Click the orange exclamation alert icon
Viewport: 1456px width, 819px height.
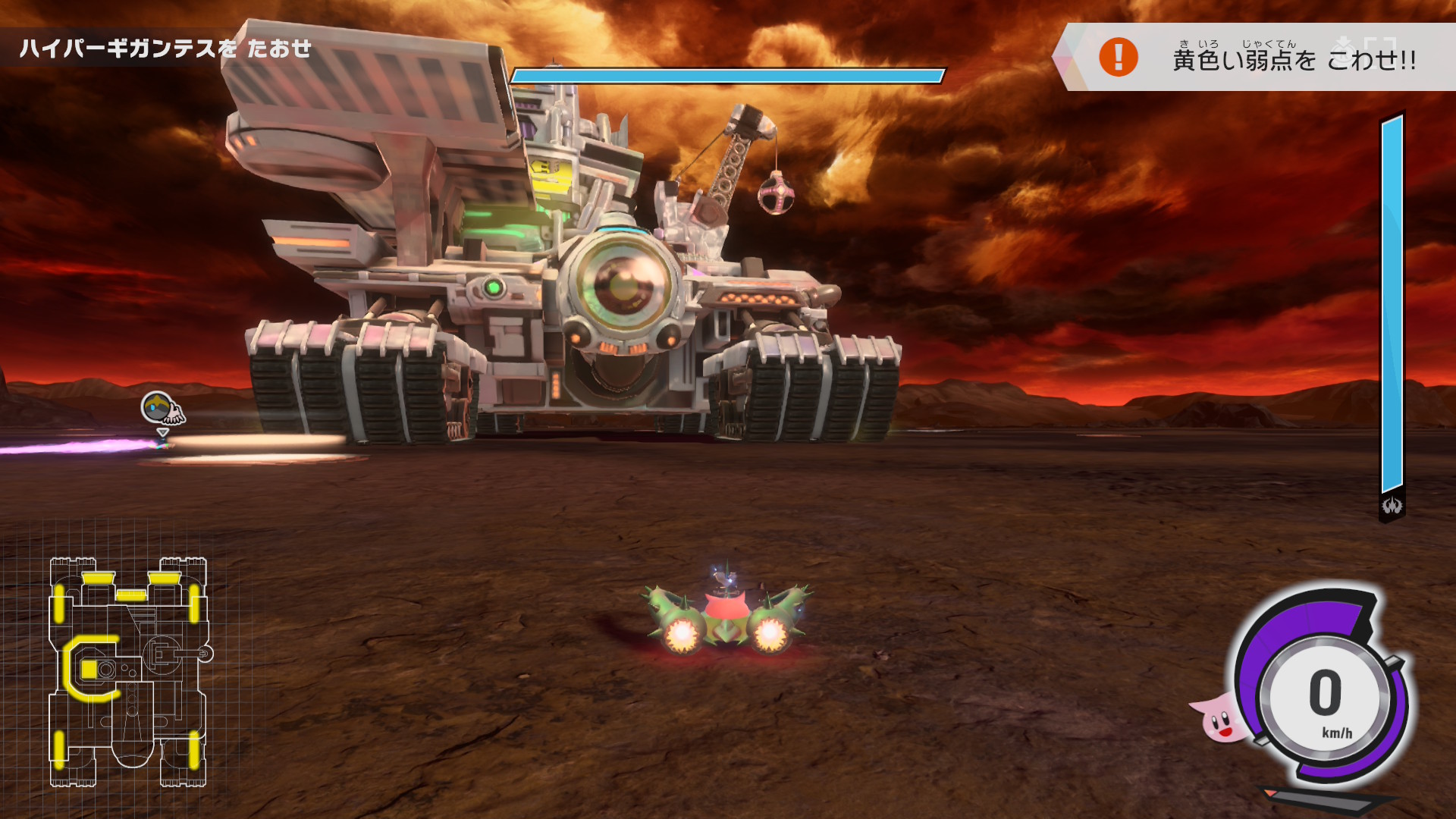(1119, 57)
